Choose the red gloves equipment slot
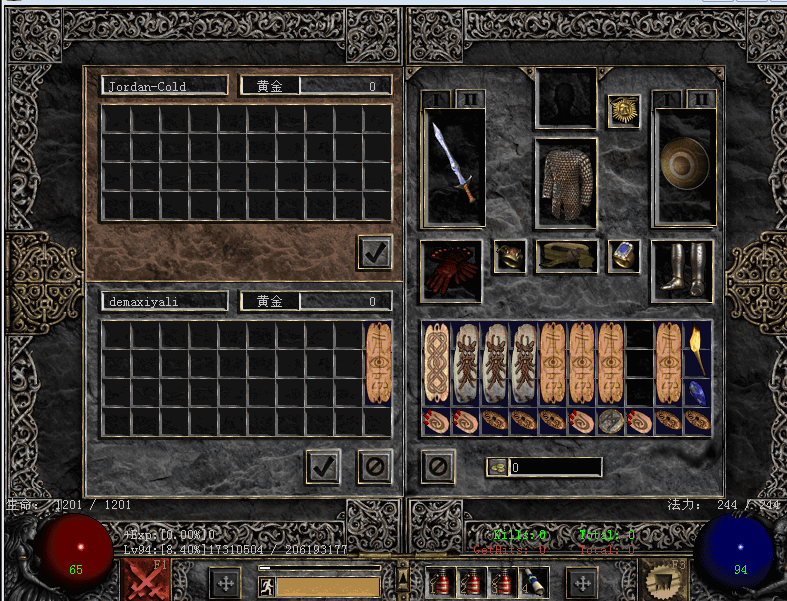The height and width of the screenshot is (601, 787). click(x=450, y=270)
